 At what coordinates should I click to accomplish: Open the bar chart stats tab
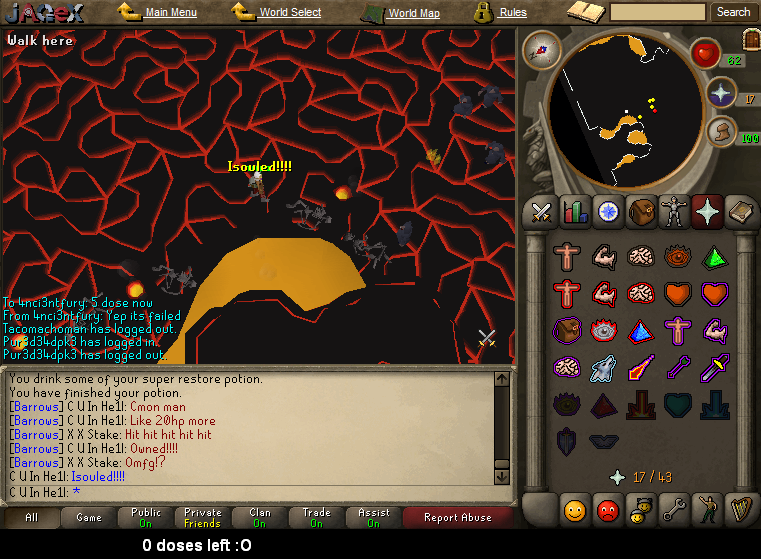click(x=575, y=212)
